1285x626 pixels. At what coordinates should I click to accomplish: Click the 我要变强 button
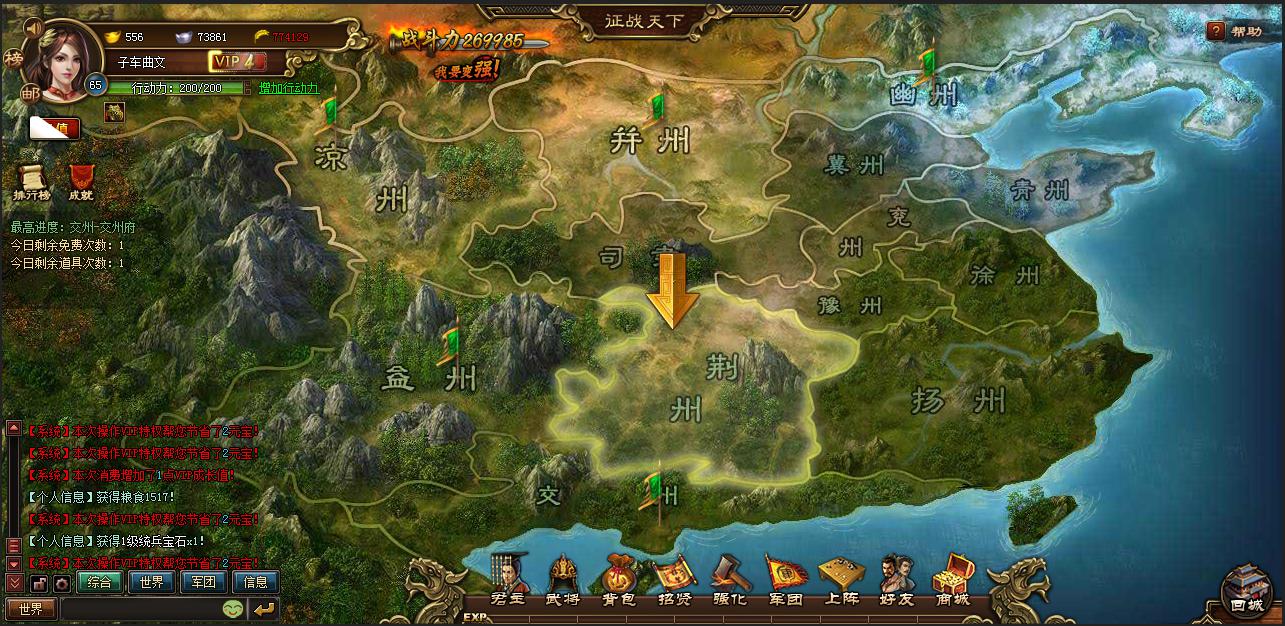tap(468, 69)
